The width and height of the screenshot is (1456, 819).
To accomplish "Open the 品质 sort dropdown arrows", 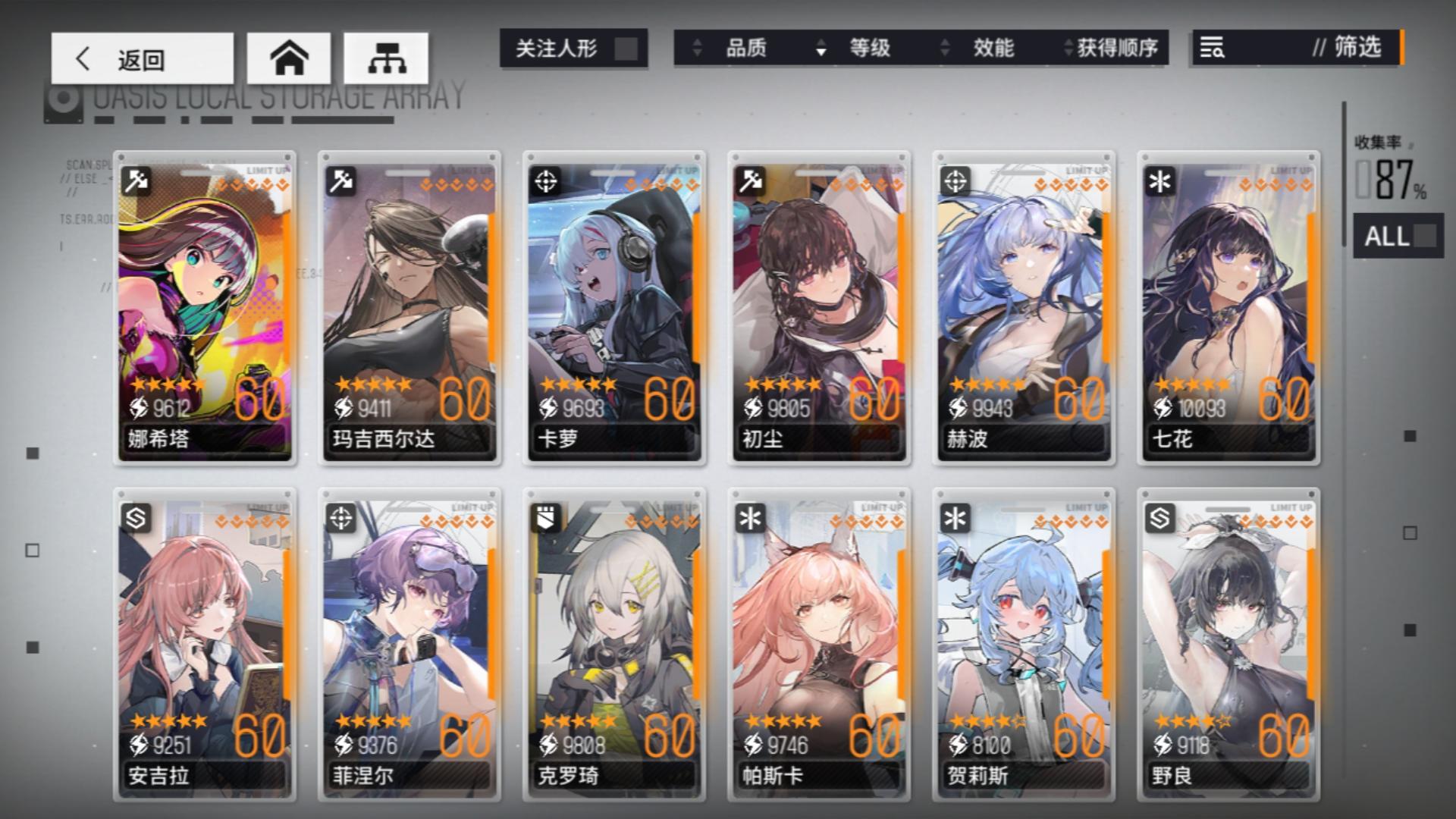I will click(x=696, y=49).
